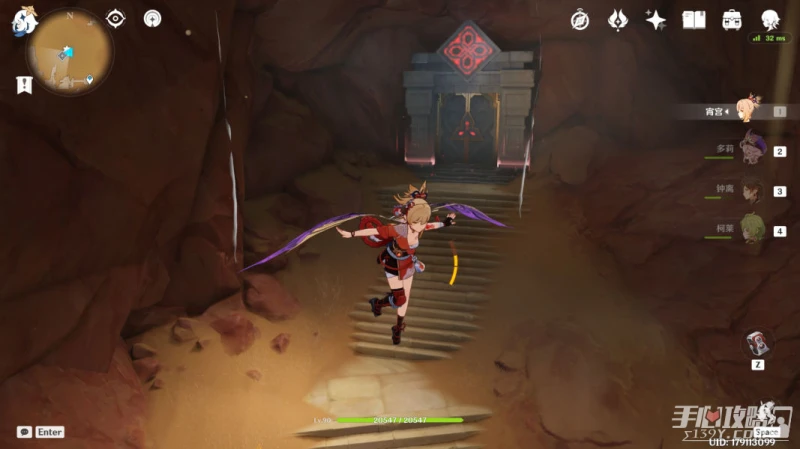The height and width of the screenshot is (449, 800).
Task: Open the four-point star Wish icon
Action: pos(656,20)
